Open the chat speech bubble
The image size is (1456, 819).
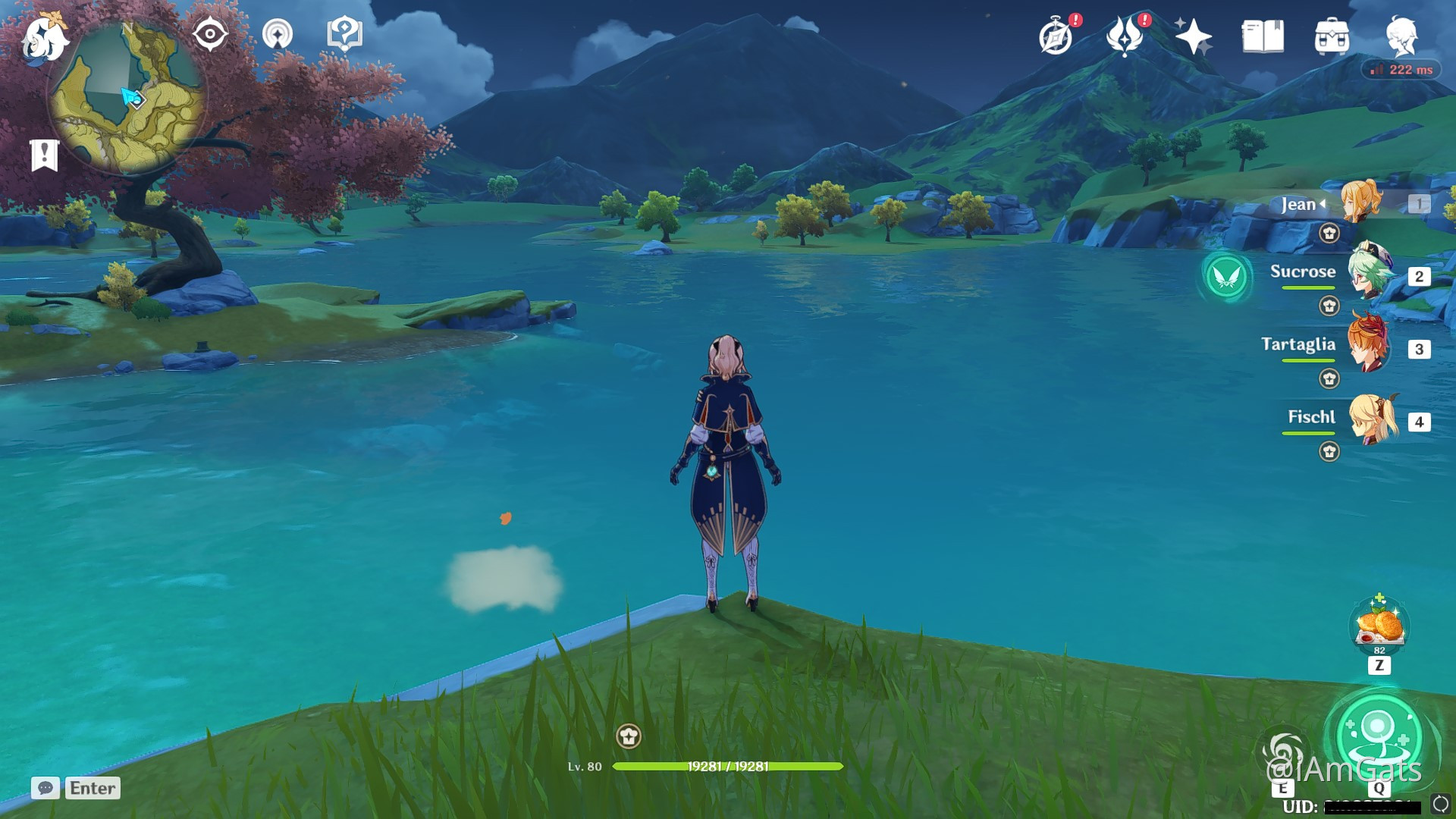[45, 788]
